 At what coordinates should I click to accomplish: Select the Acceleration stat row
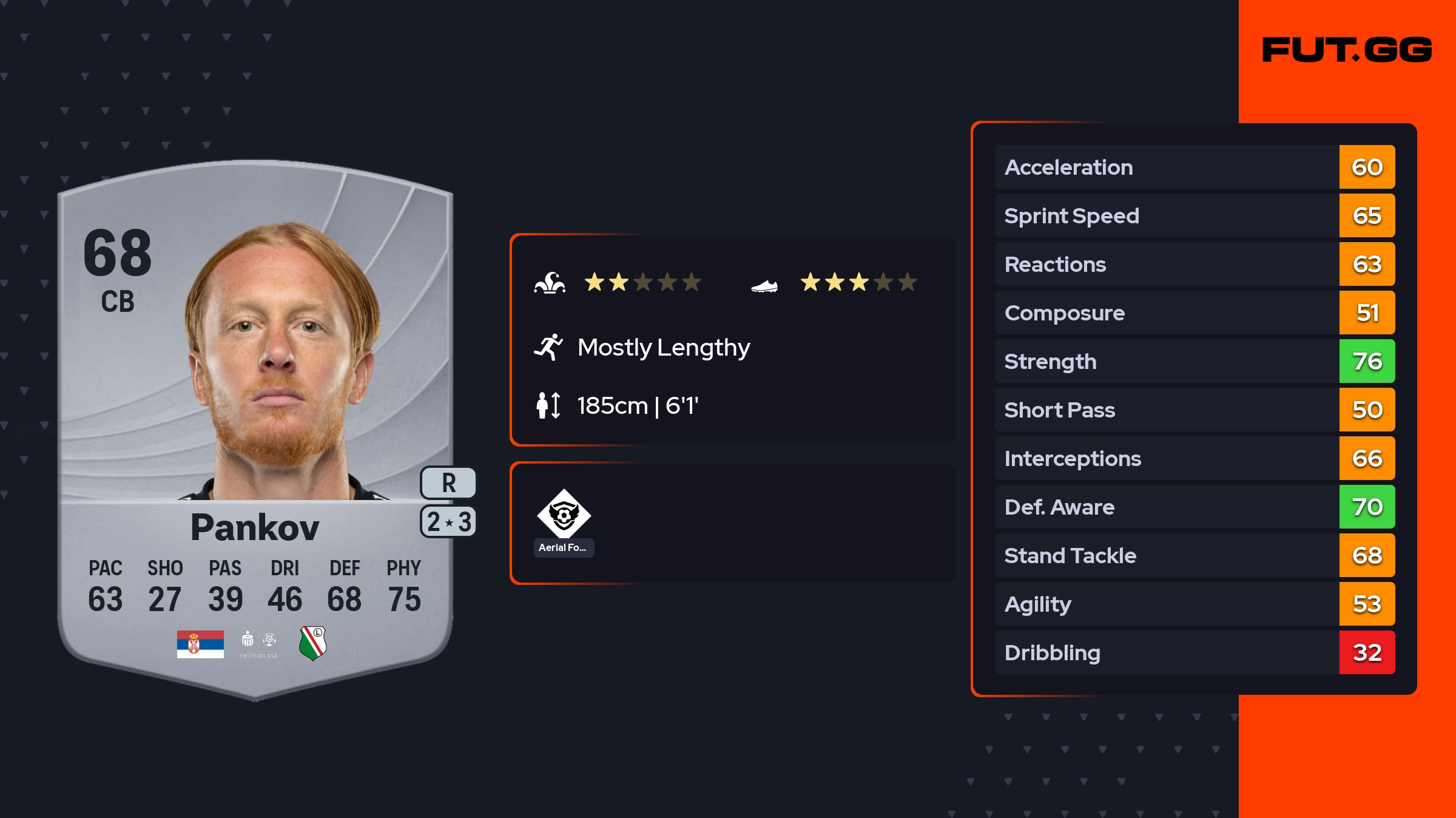pyautogui.click(x=1194, y=167)
